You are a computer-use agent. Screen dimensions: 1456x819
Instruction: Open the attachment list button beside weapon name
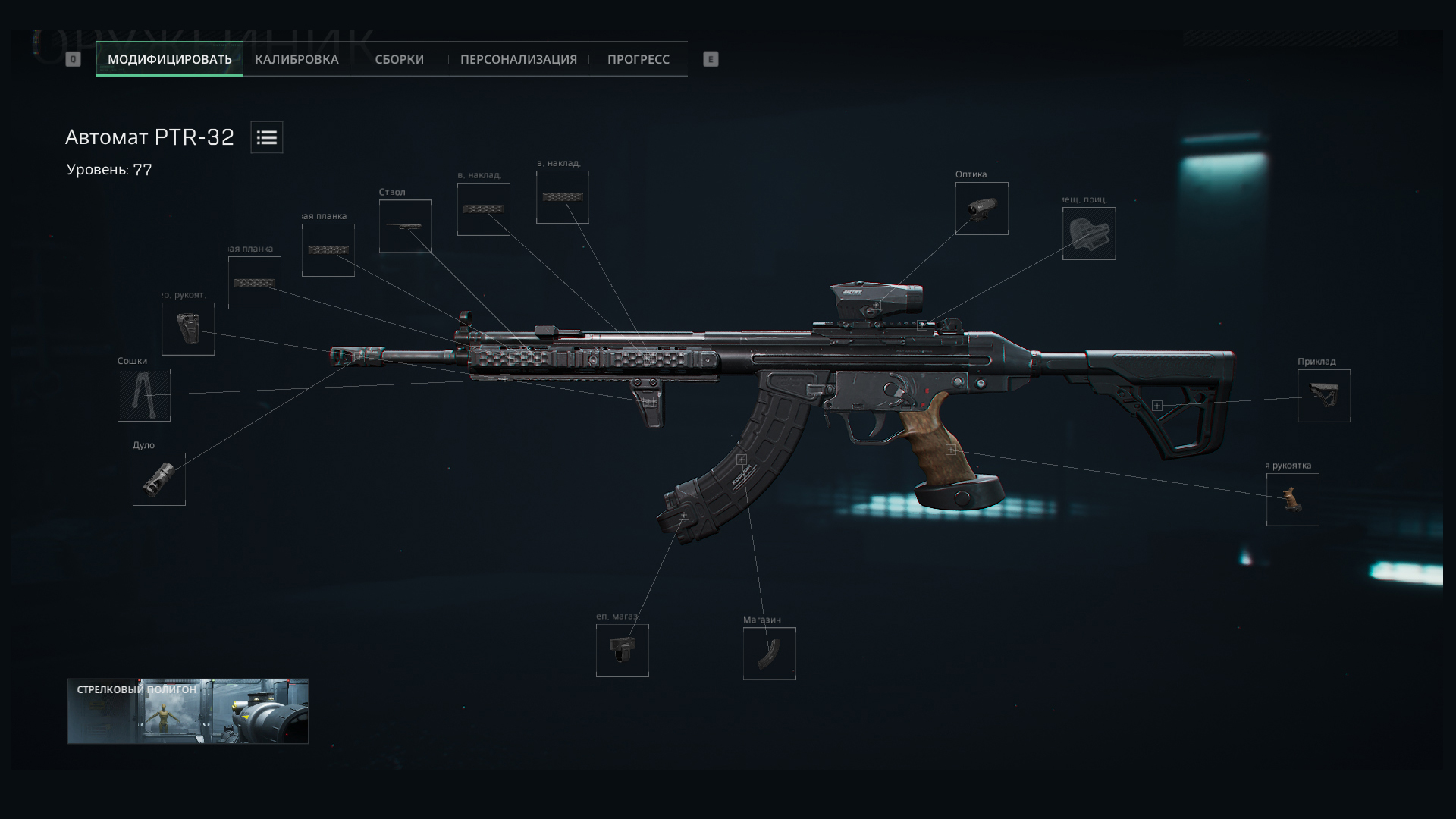click(x=267, y=137)
